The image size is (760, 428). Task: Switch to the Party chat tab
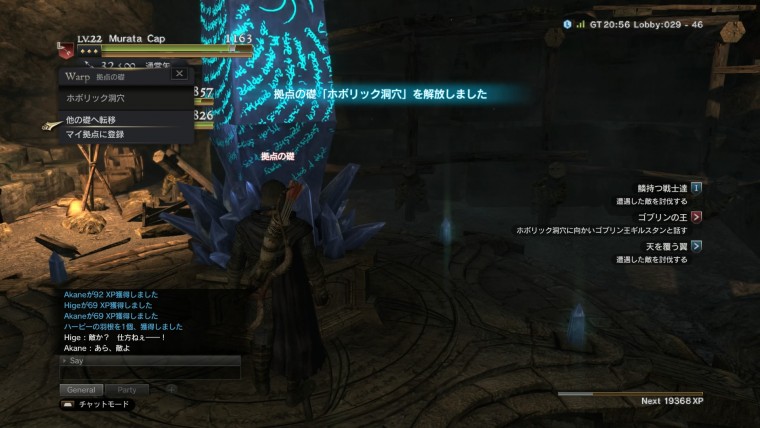coord(127,389)
